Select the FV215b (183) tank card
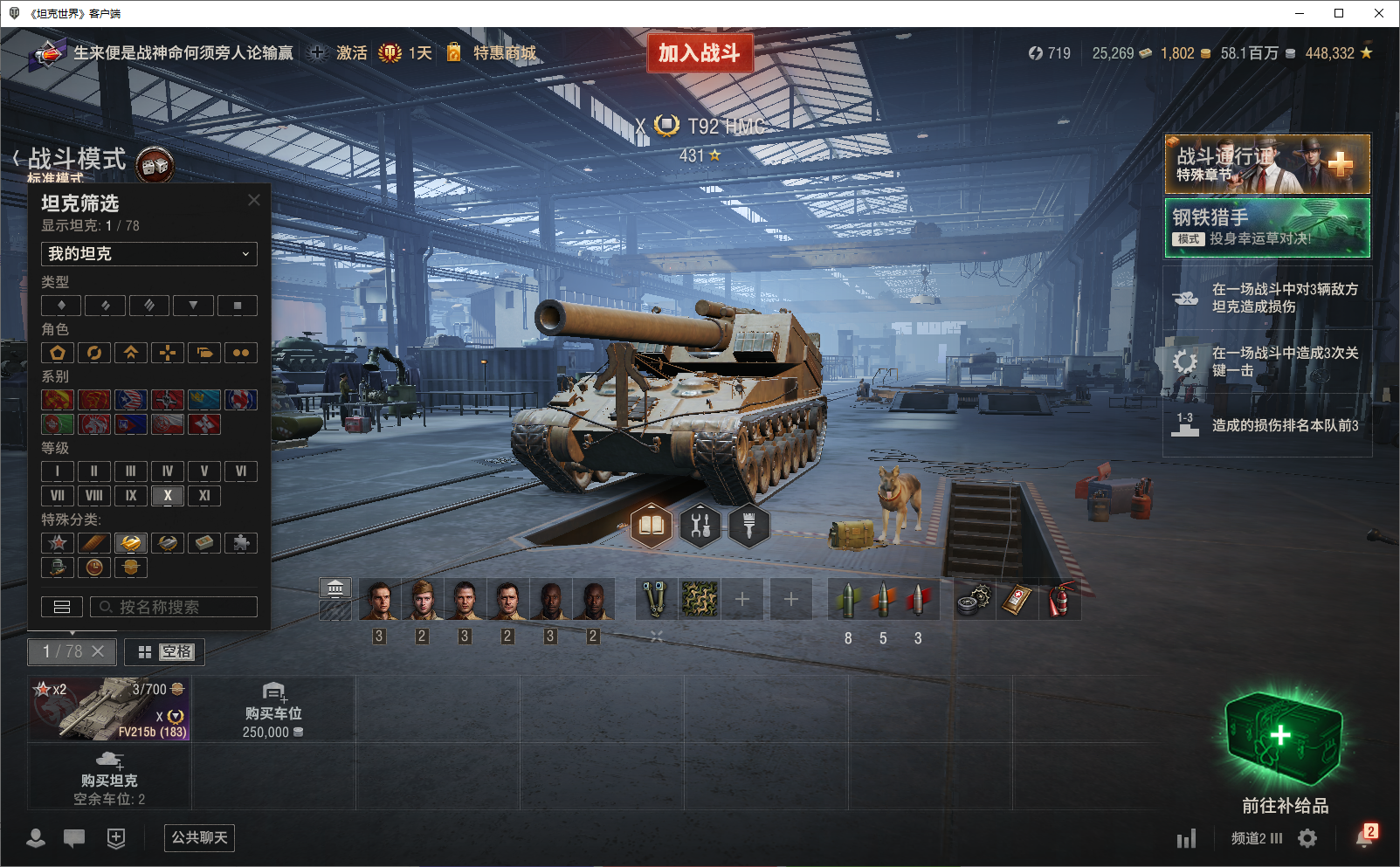Viewport: 1400px width, 867px height. pyautogui.click(x=109, y=708)
